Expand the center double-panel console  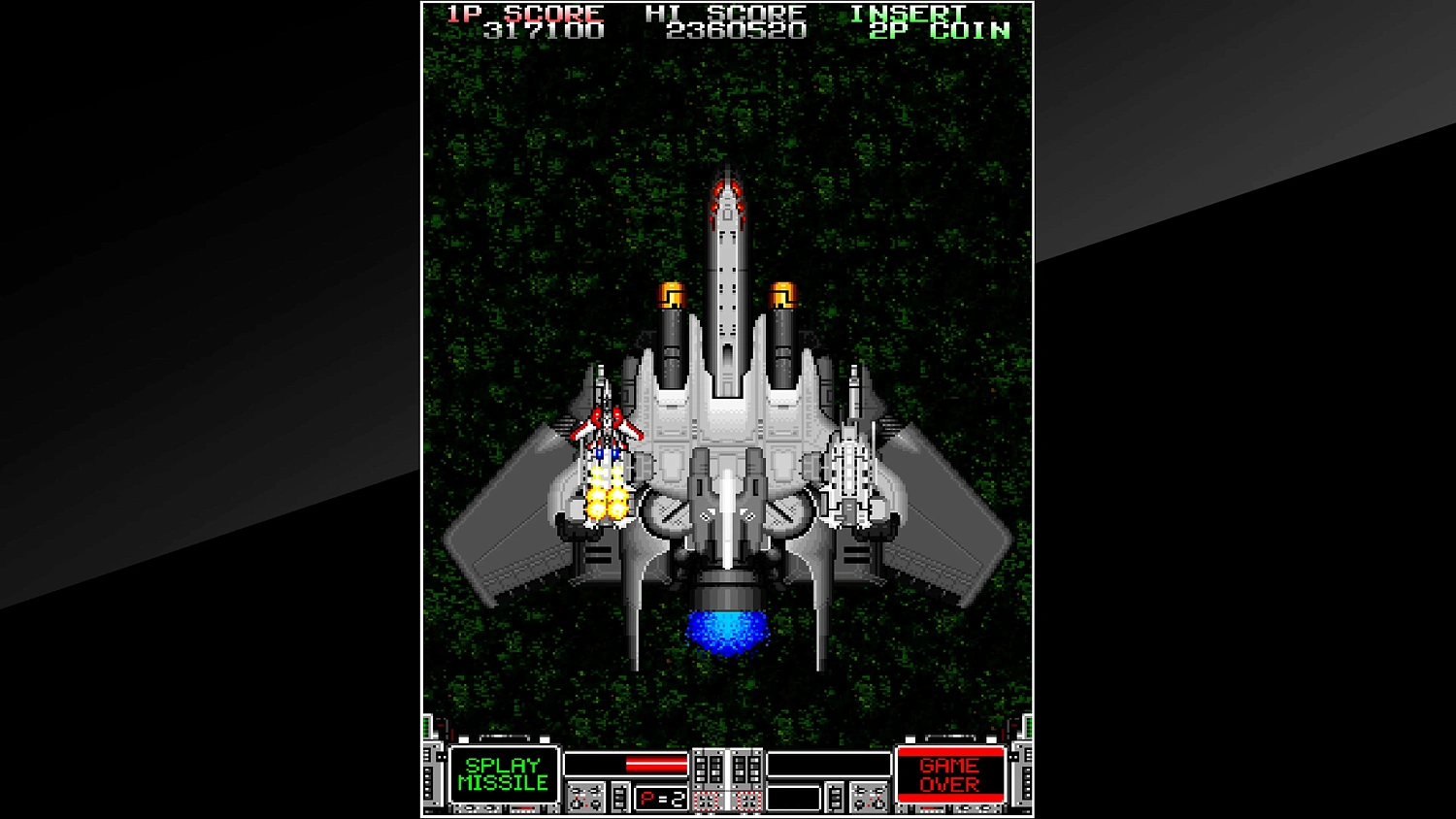725,769
